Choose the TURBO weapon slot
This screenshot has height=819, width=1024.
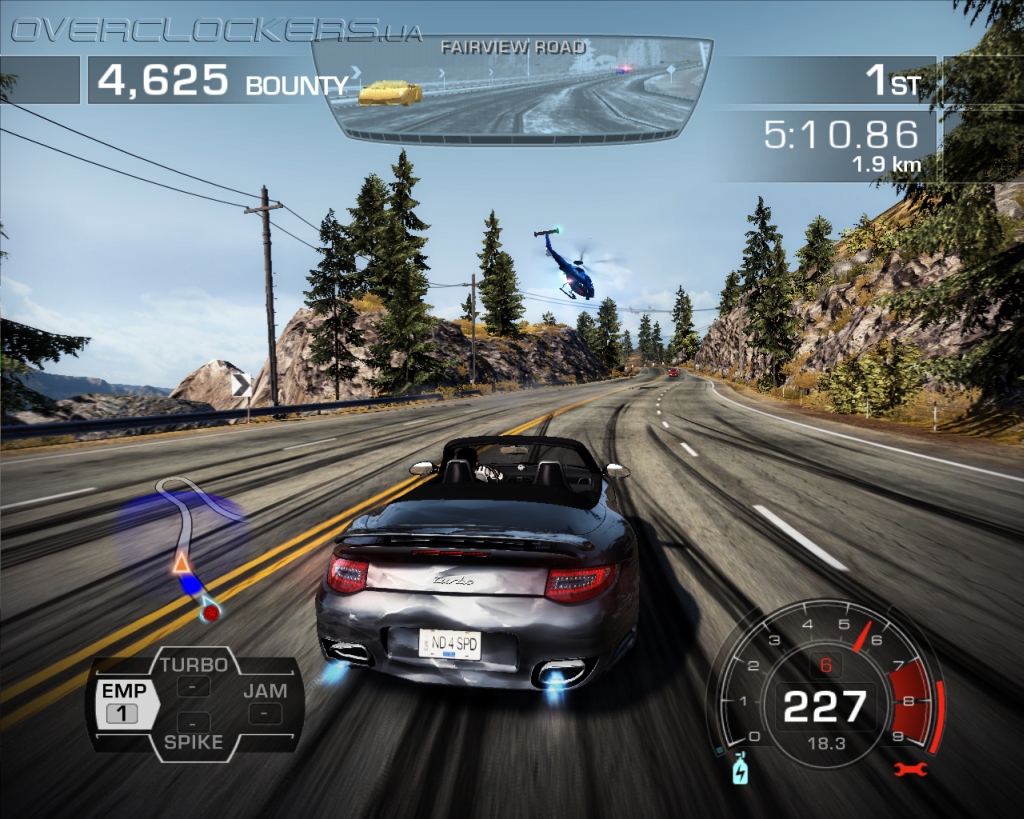194,675
